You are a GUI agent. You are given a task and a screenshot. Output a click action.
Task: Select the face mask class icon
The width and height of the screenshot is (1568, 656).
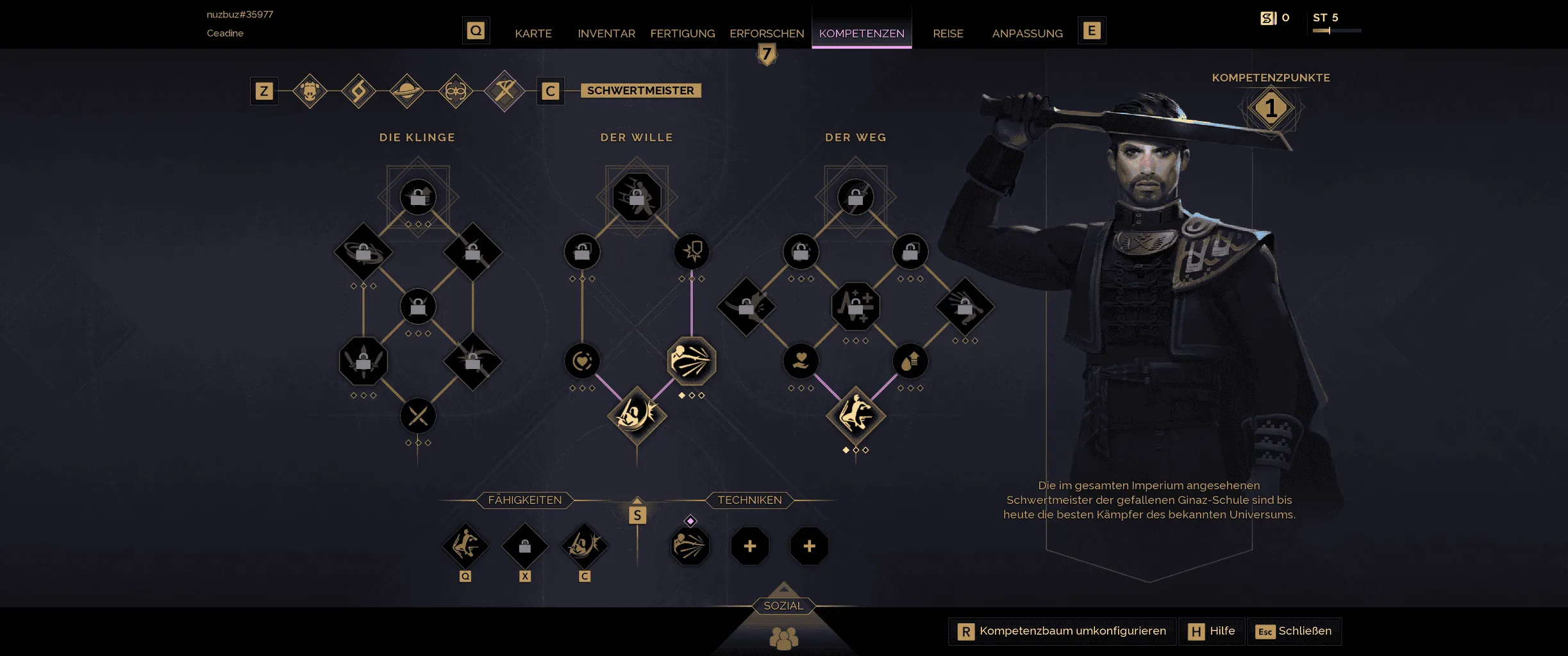[x=456, y=91]
